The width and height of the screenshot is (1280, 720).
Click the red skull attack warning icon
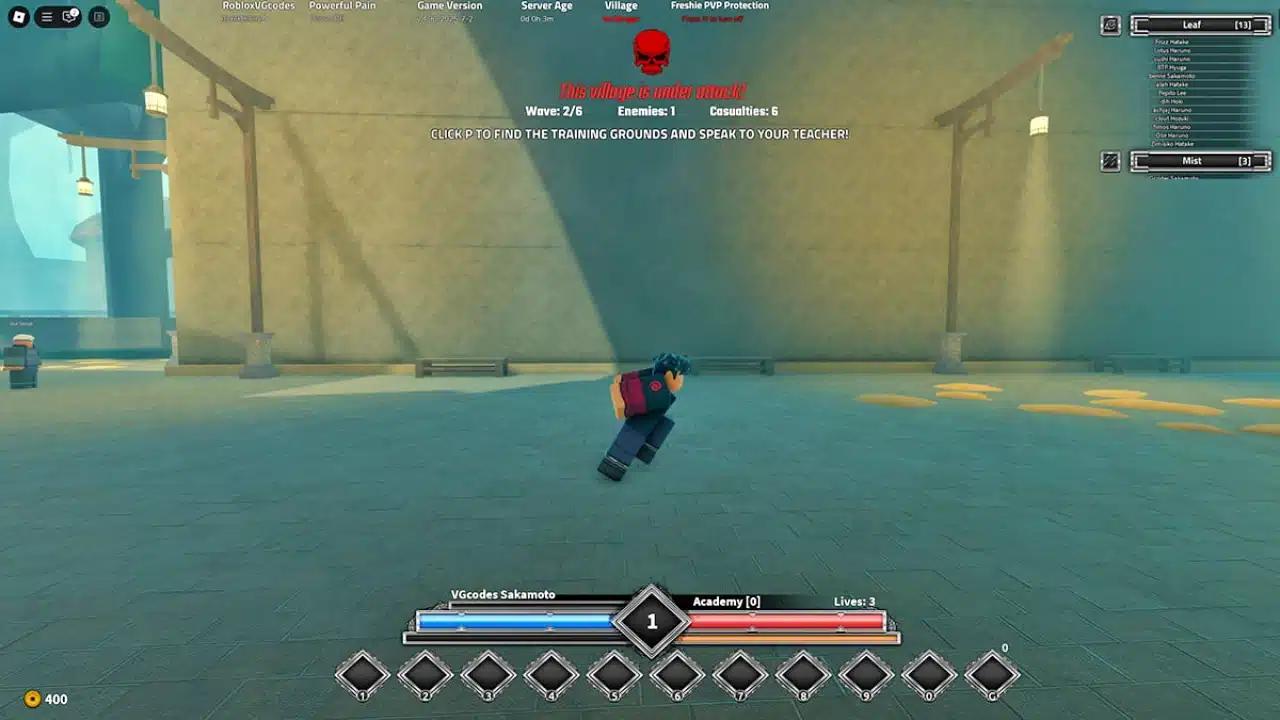[x=651, y=50]
